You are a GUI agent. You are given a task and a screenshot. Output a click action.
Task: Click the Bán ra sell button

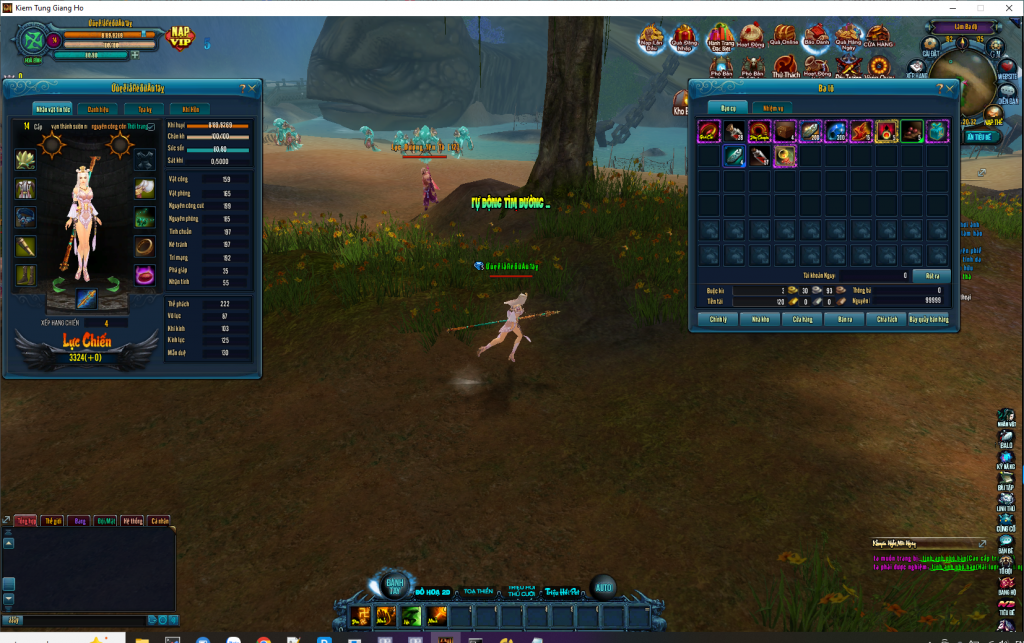coord(844,319)
